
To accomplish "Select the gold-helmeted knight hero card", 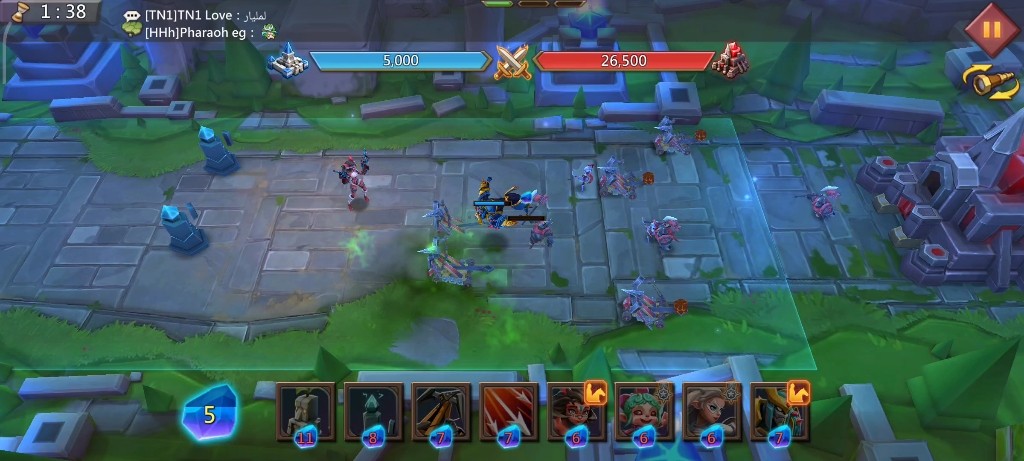I will point(779,410).
